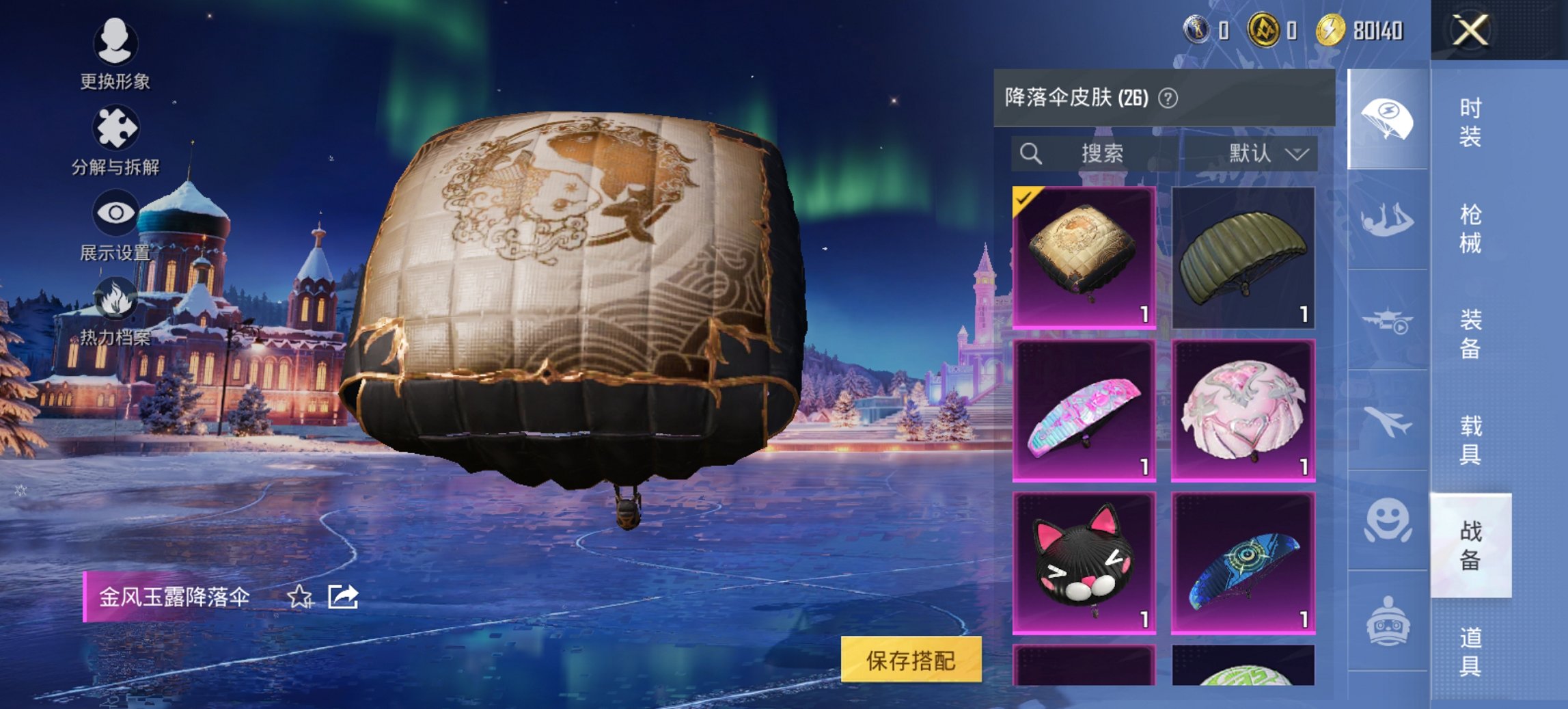
Task: Open the 分解与拆解 dismantle icon
Action: [116, 126]
